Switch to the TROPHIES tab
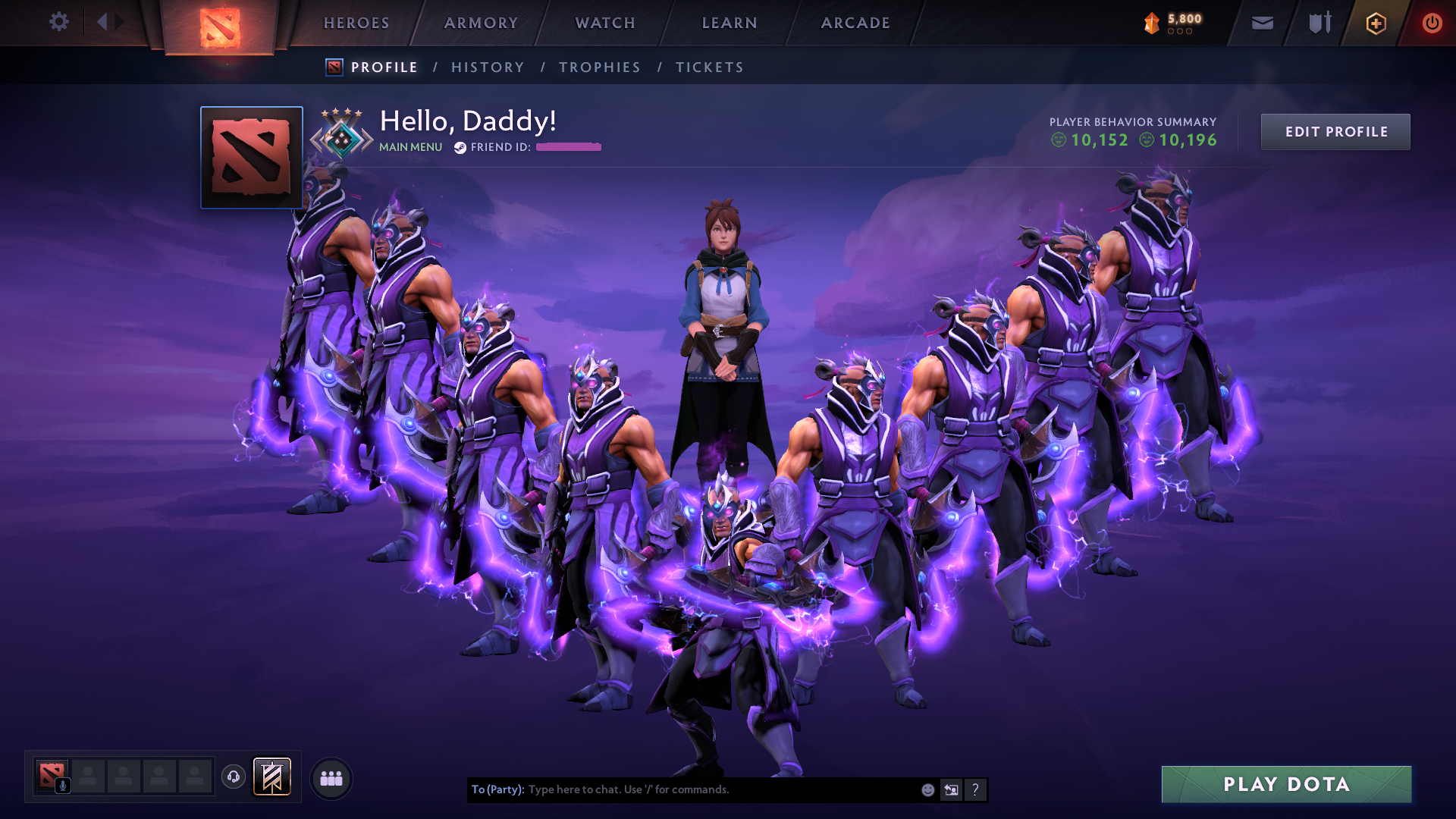The height and width of the screenshot is (819, 1456). pyautogui.click(x=599, y=67)
